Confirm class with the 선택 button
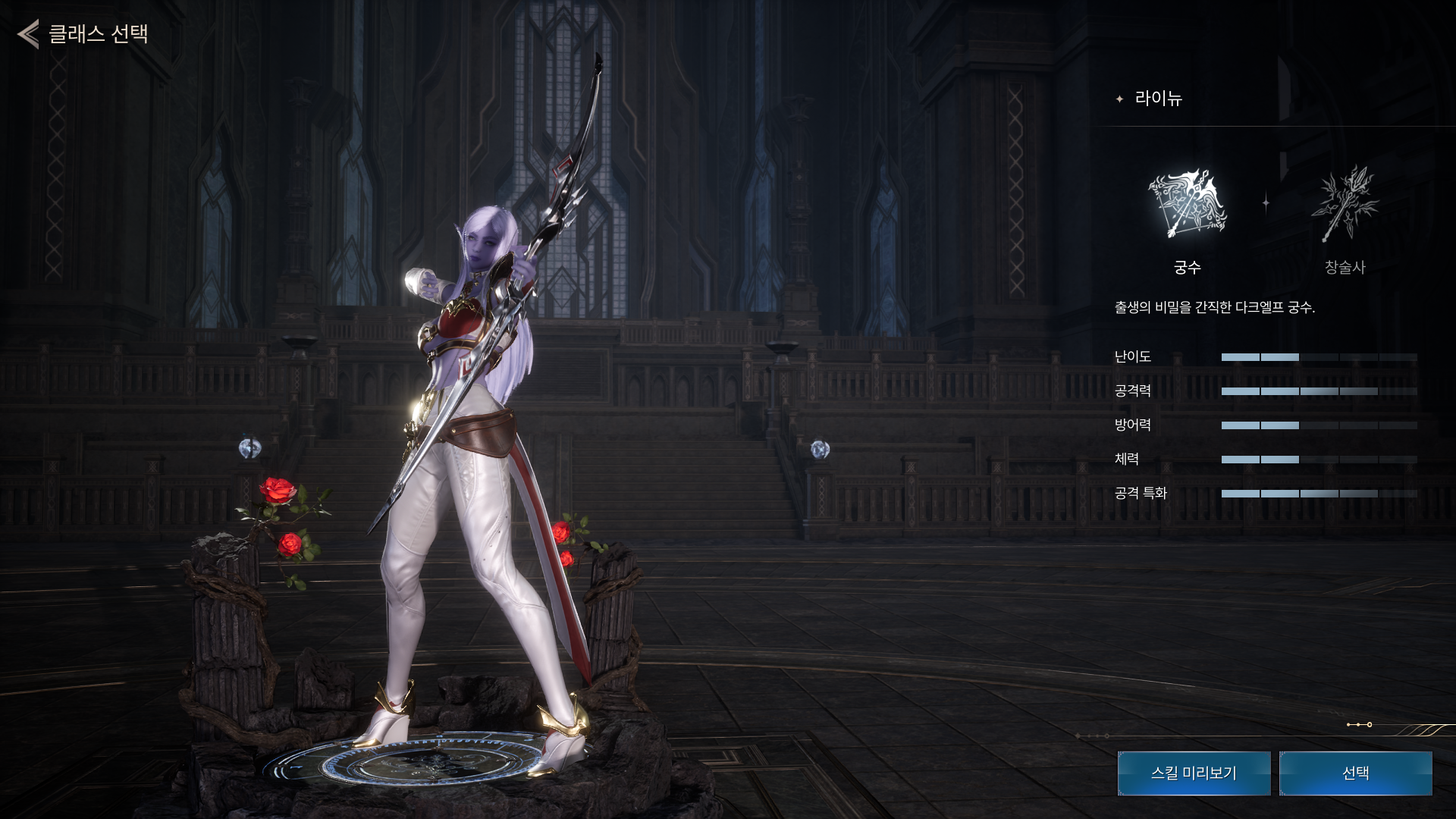Image resolution: width=1456 pixels, height=819 pixels. (x=1355, y=773)
